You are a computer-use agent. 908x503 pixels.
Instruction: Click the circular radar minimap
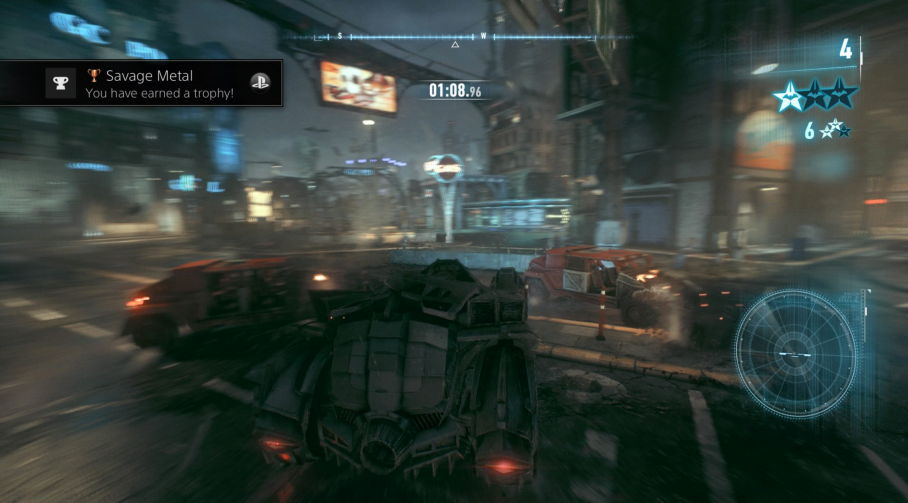(795, 353)
